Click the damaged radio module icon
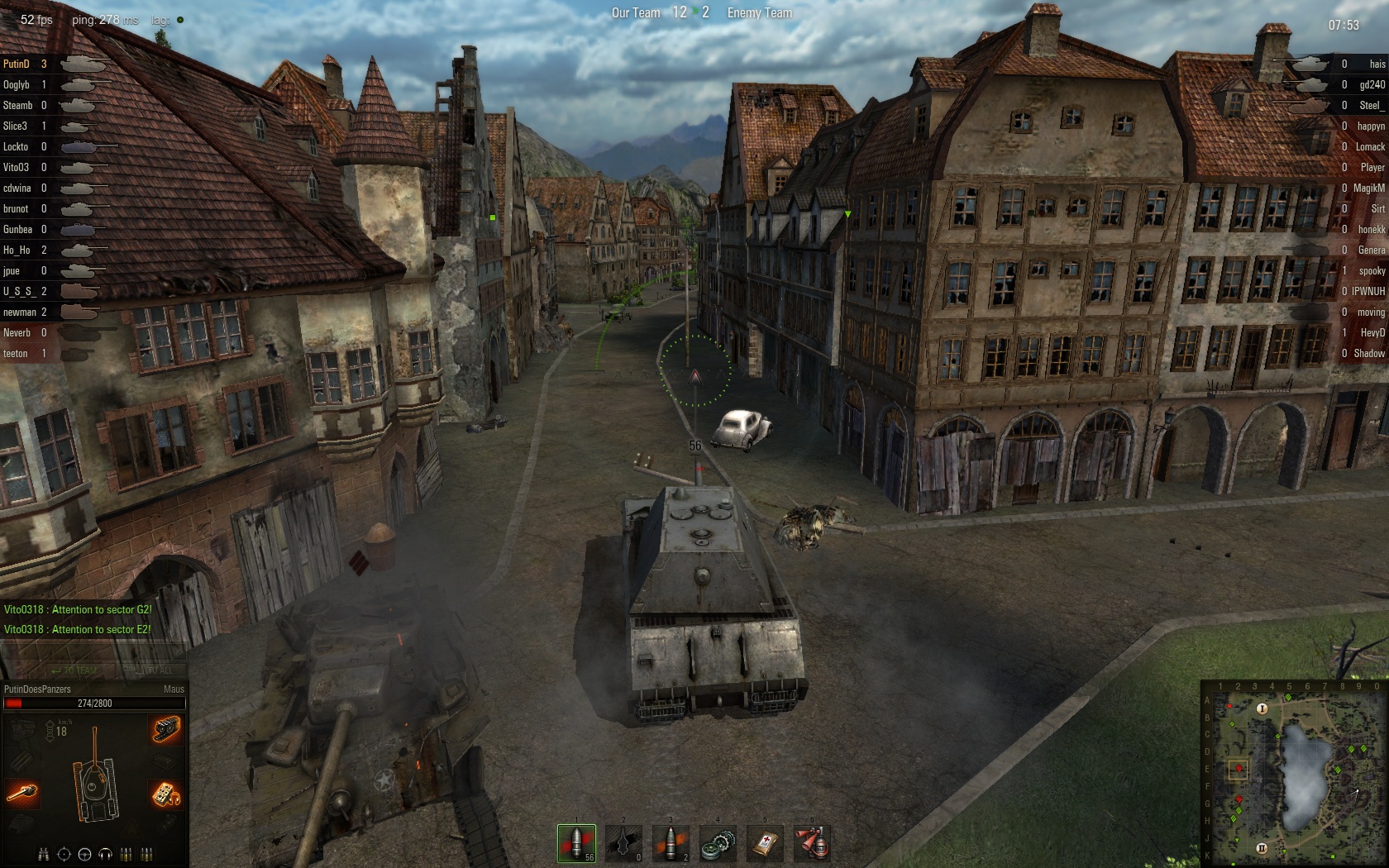 pyautogui.click(x=166, y=794)
